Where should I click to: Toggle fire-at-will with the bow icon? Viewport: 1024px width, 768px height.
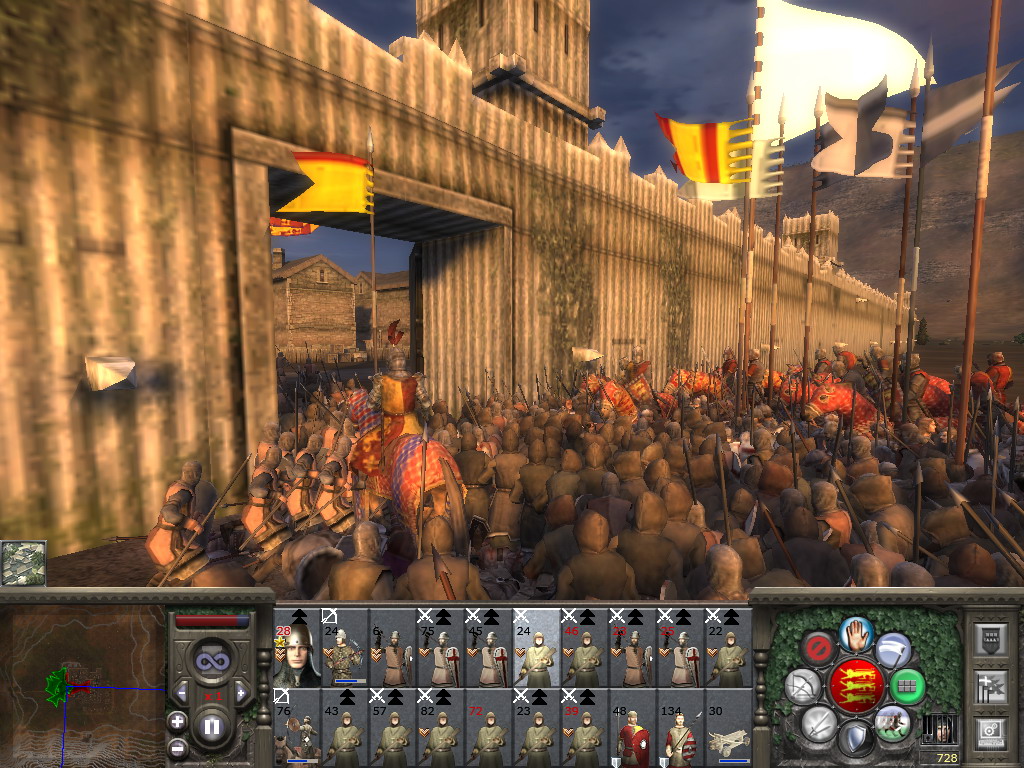pos(802,686)
